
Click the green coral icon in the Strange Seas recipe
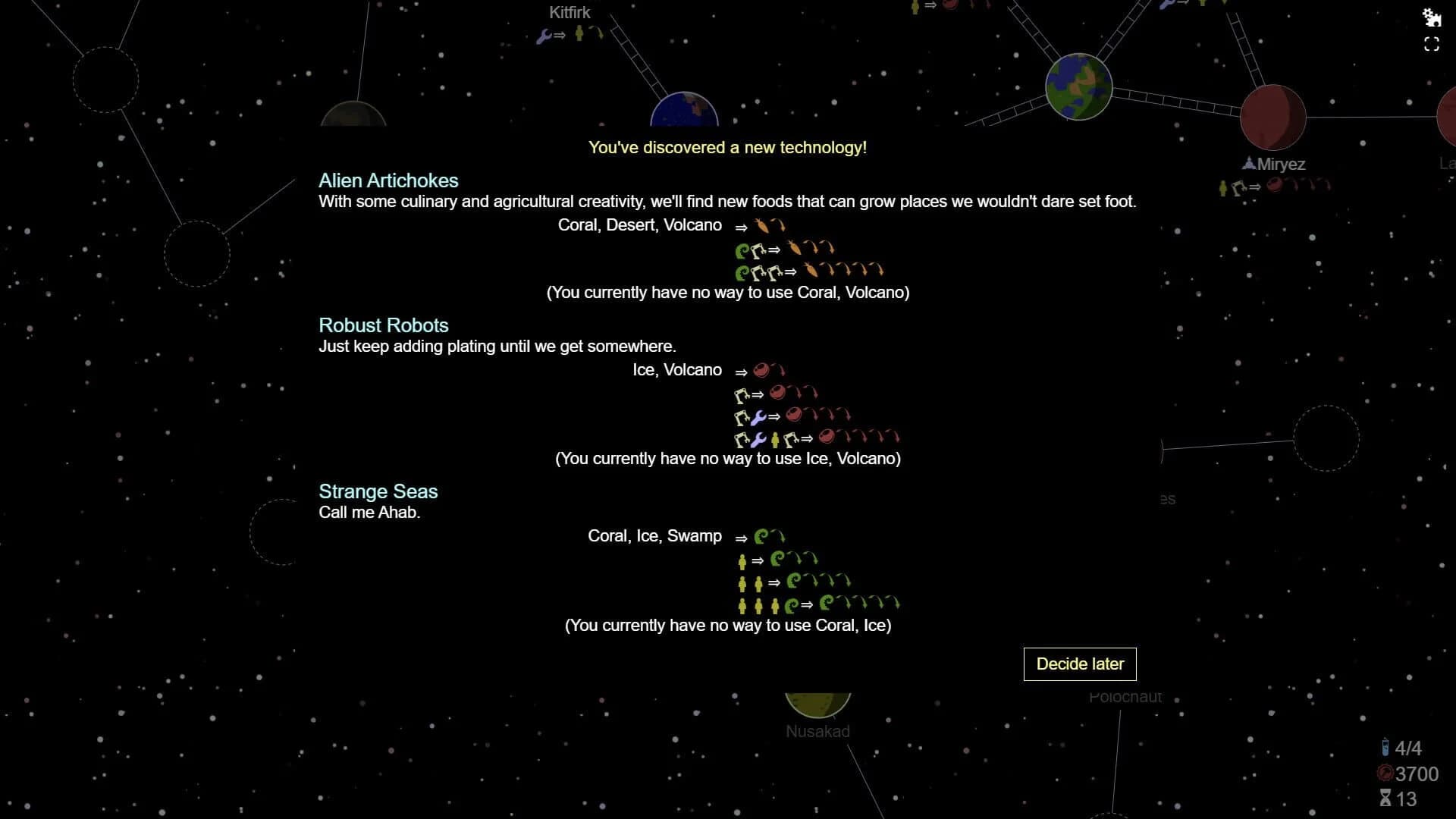tap(760, 535)
